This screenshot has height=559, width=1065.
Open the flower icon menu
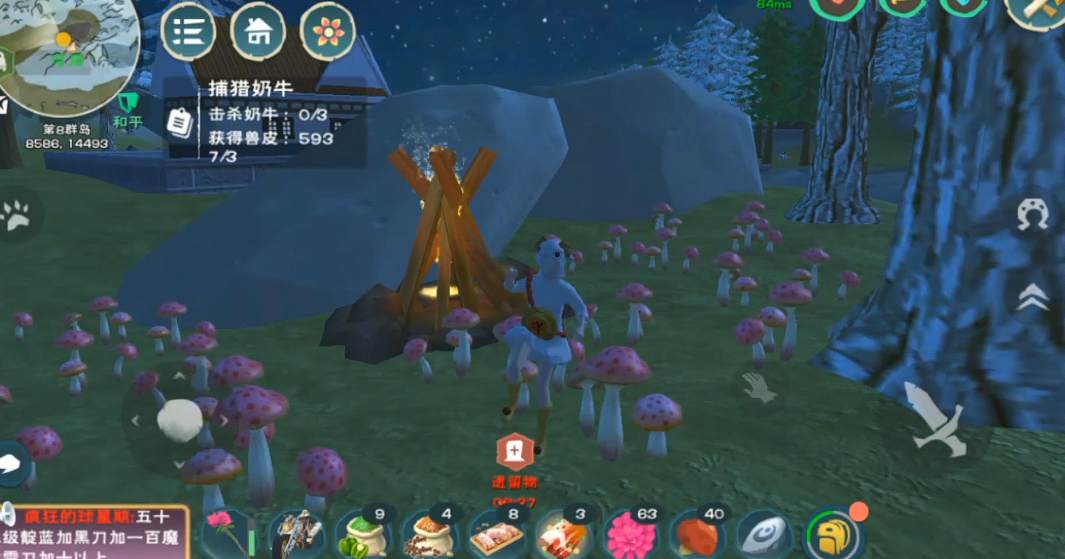328,31
